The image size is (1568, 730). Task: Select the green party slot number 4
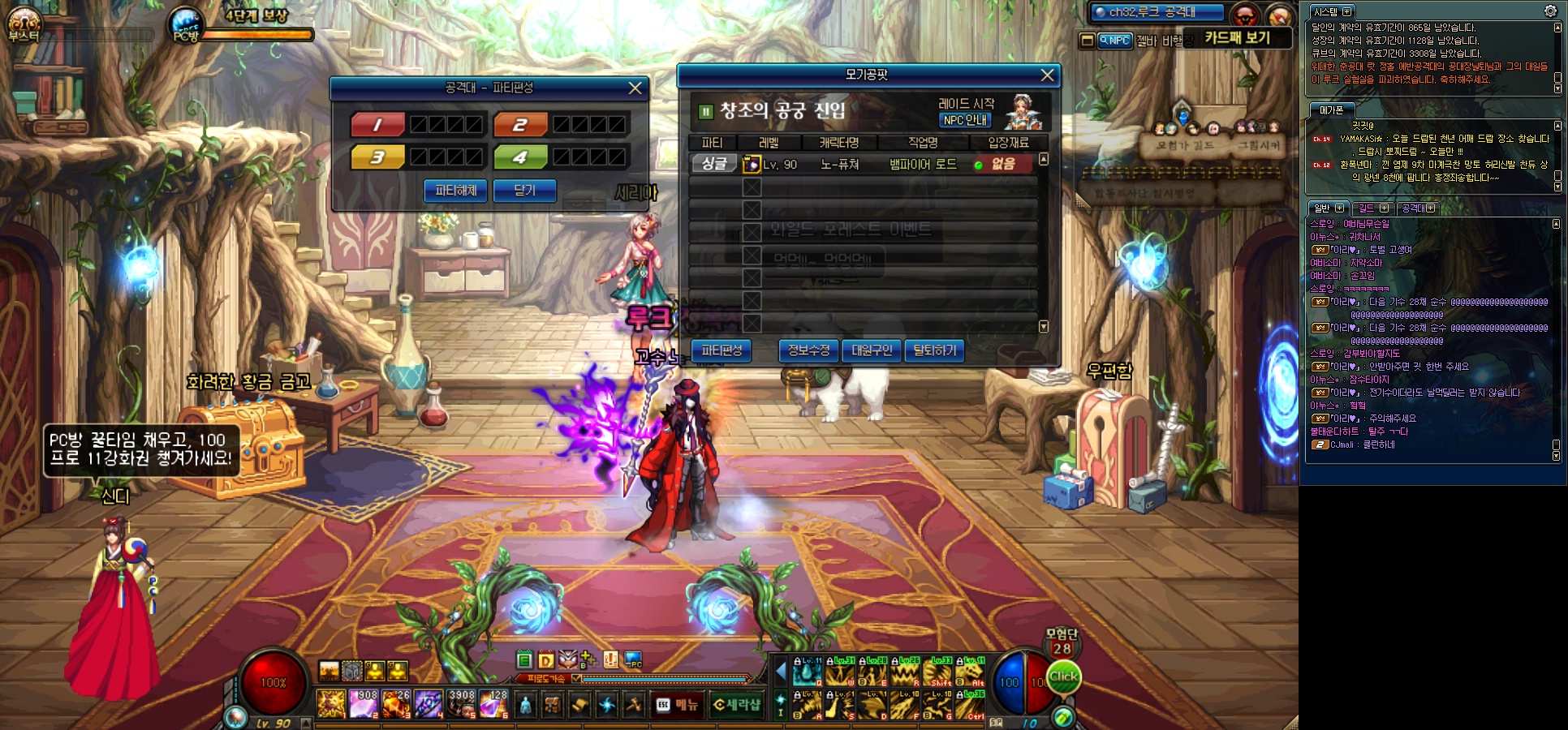520,157
